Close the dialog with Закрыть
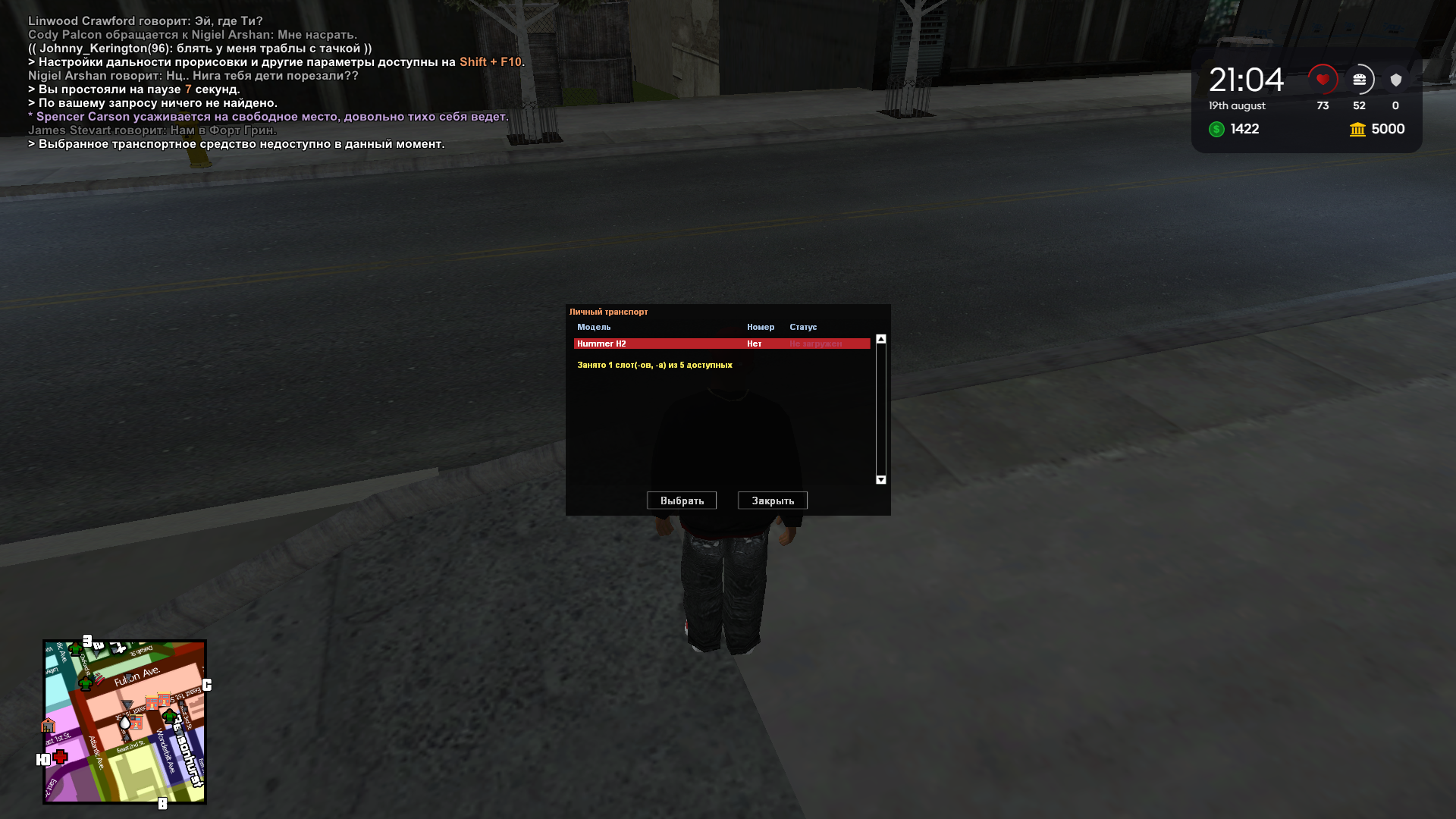Image resolution: width=1456 pixels, height=819 pixels. pos(772,500)
